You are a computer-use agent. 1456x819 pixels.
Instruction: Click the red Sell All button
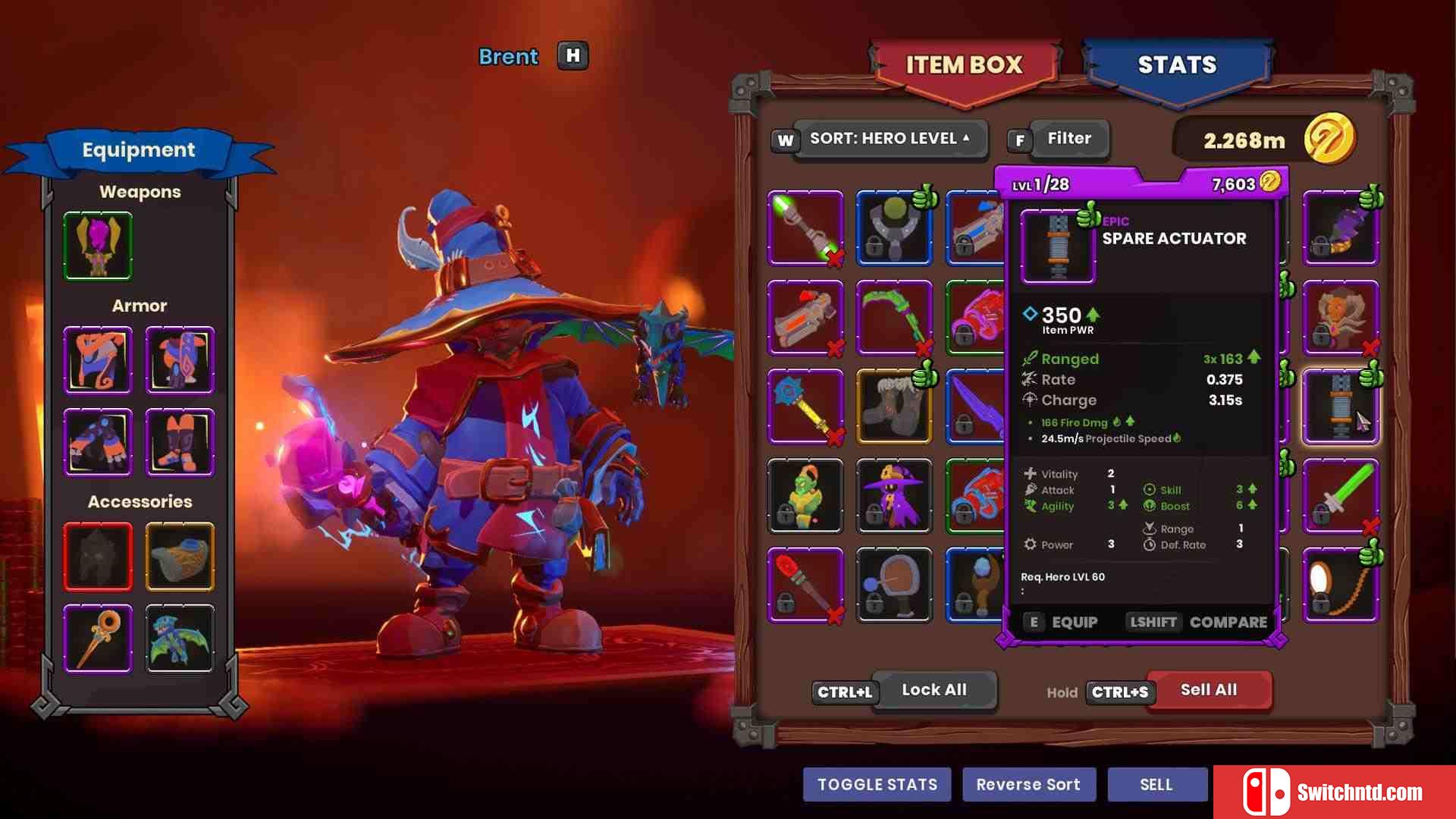coord(1208,690)
